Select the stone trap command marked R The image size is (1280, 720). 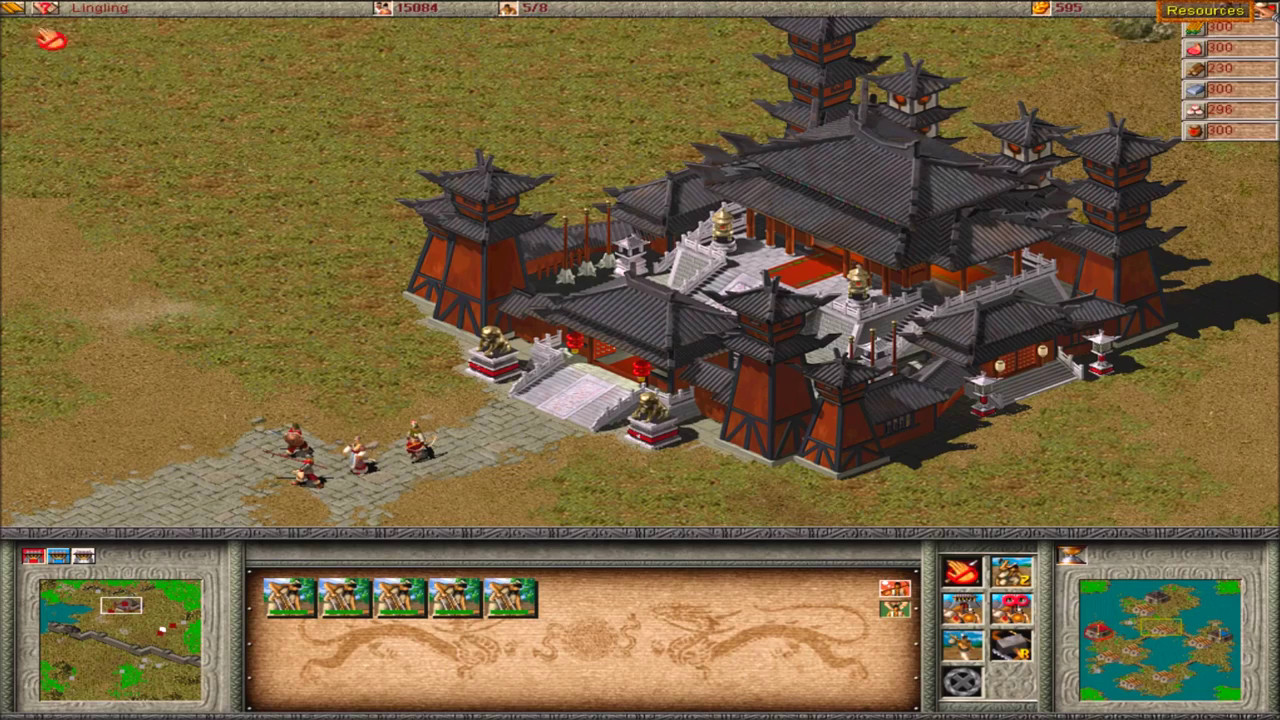[x=1012, y=645]
